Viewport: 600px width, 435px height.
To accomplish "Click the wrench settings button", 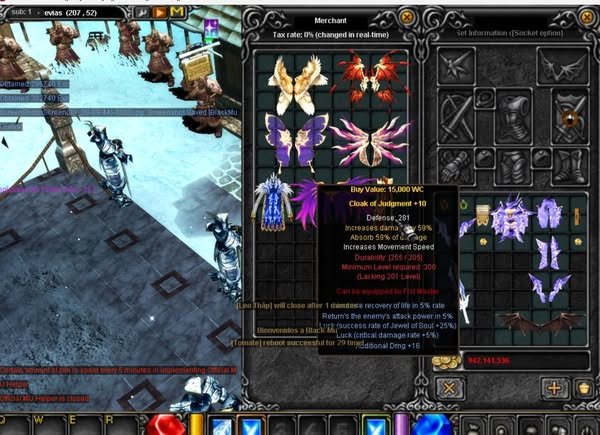I will pos(140,12).
